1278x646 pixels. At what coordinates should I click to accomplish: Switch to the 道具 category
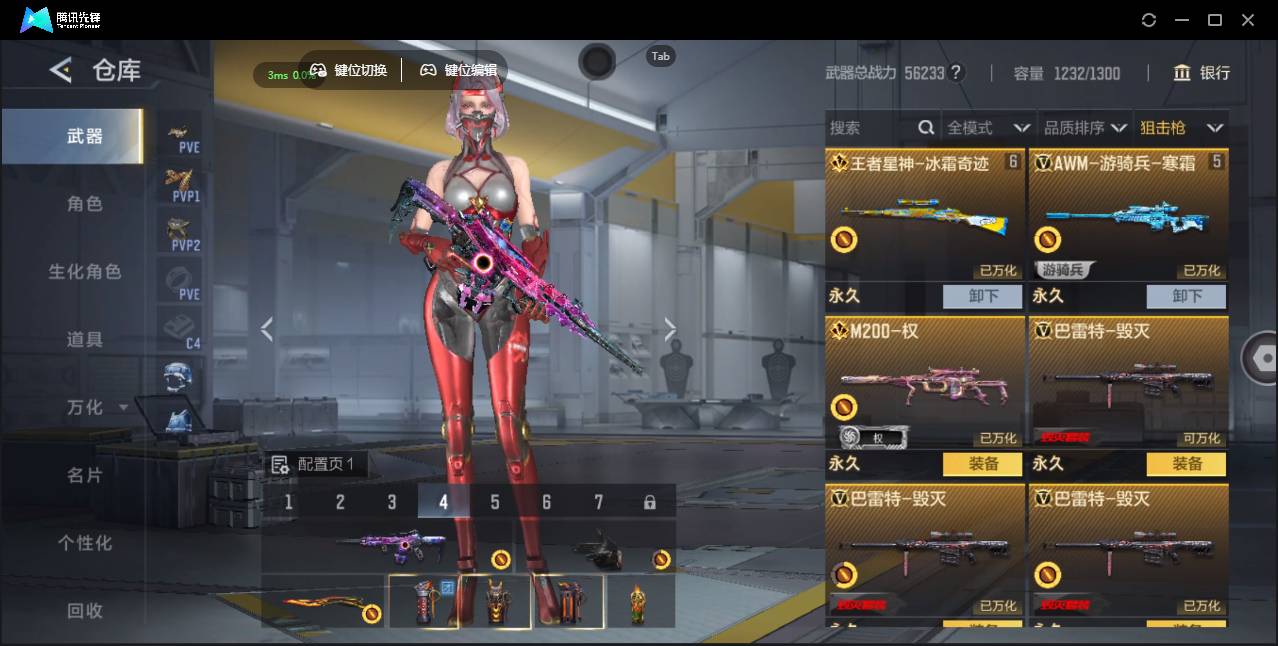85,340
